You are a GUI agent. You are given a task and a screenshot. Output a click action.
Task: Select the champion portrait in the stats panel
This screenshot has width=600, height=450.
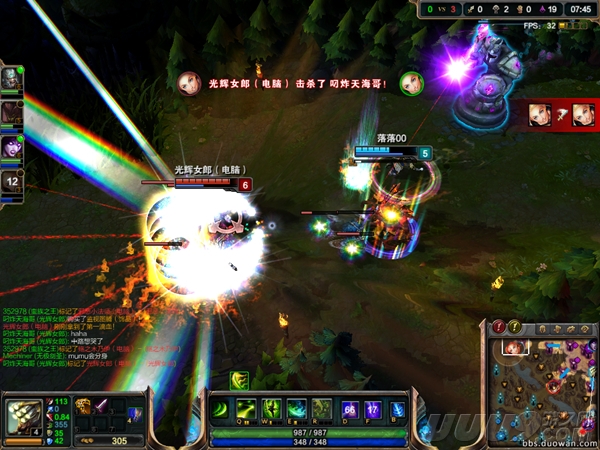[22, 414]
